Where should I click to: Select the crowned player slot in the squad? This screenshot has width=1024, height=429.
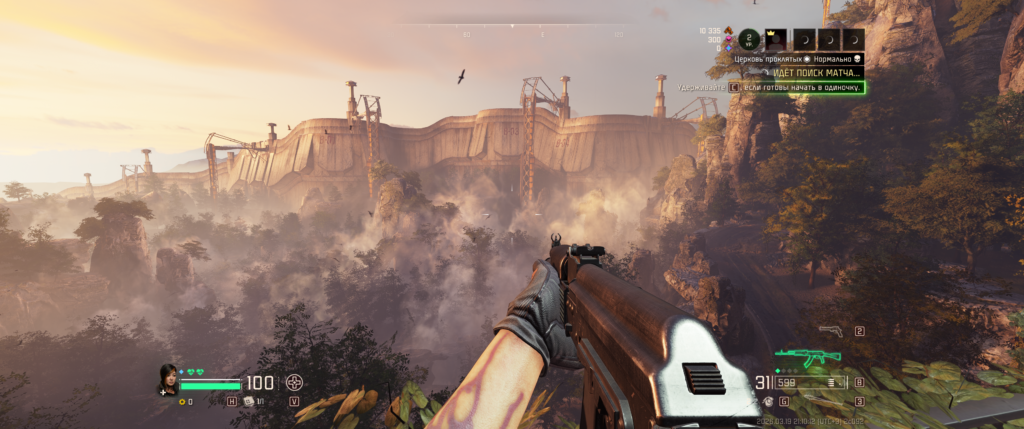pyautogui.click(x=778, y=39)
